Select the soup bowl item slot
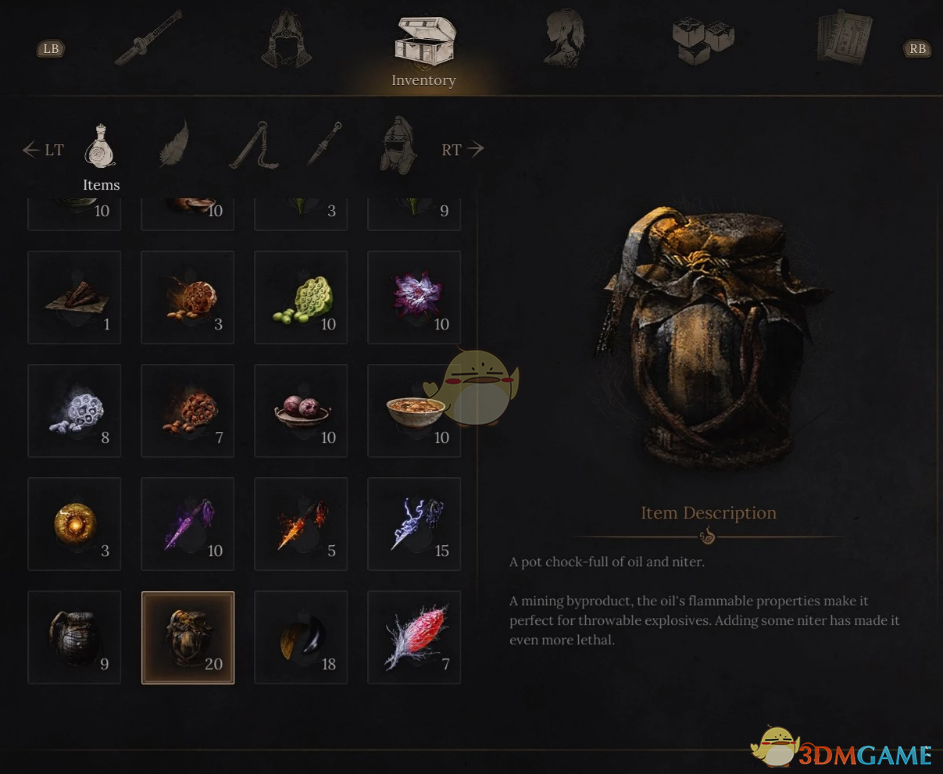The height and width of the screenshot is (774, 943). click(x=414, y=411)
